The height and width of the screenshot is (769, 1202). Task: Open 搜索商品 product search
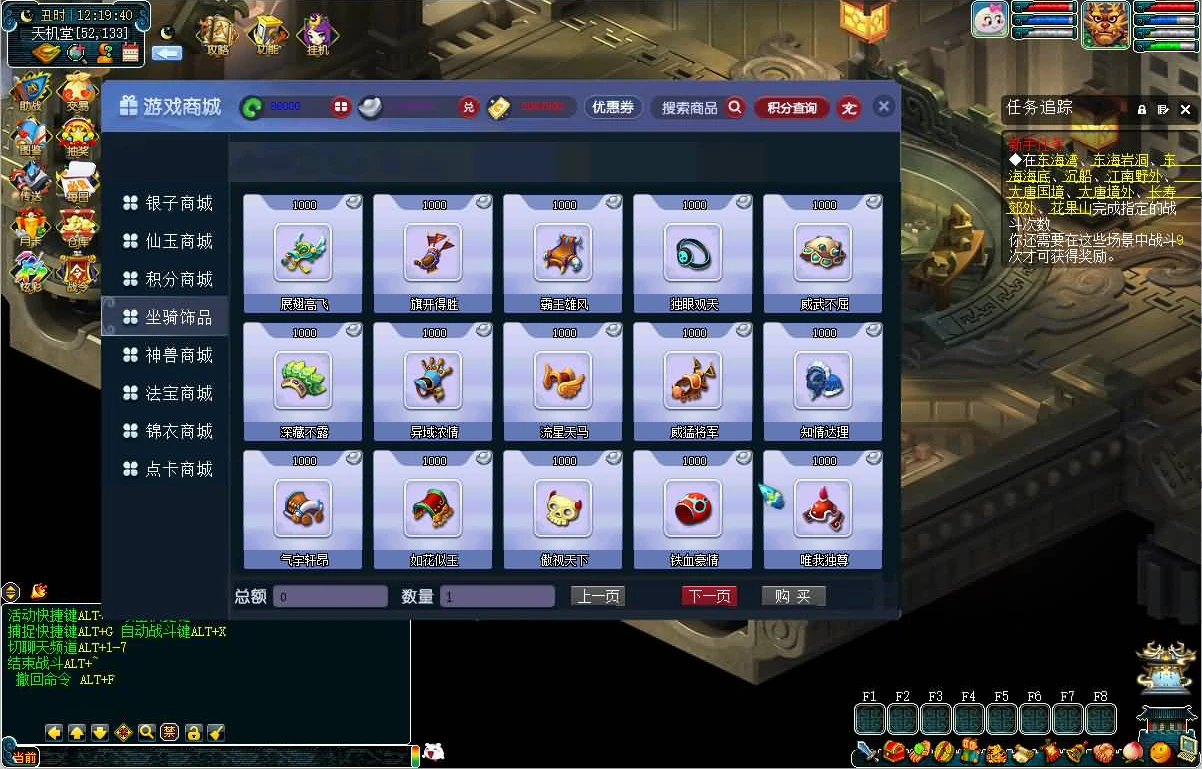[x=698, y=107]
